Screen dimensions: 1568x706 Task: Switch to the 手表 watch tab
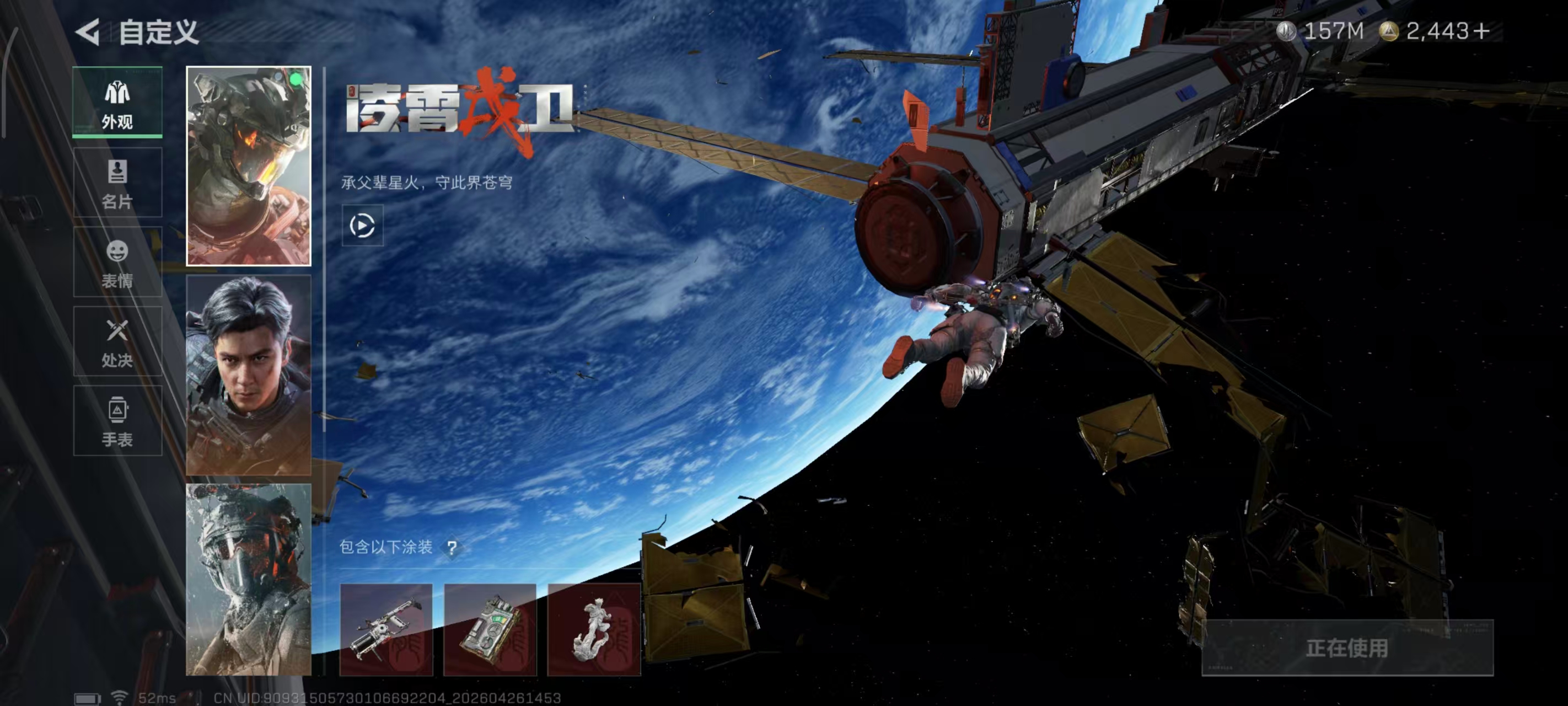[x=117, y=421]
